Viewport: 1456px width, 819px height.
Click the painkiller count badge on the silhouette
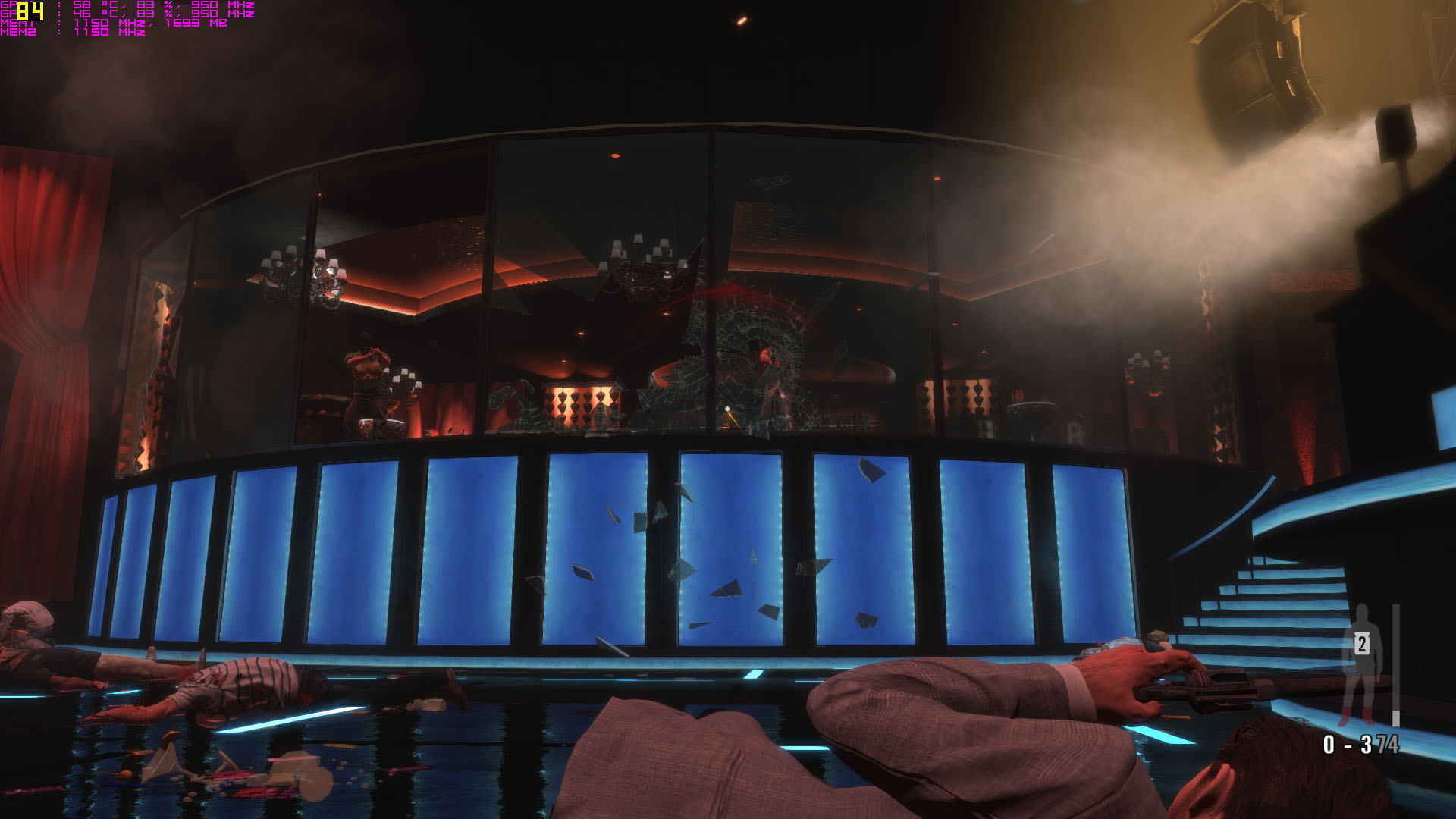pyautogui.click(x=1362, y=645)
